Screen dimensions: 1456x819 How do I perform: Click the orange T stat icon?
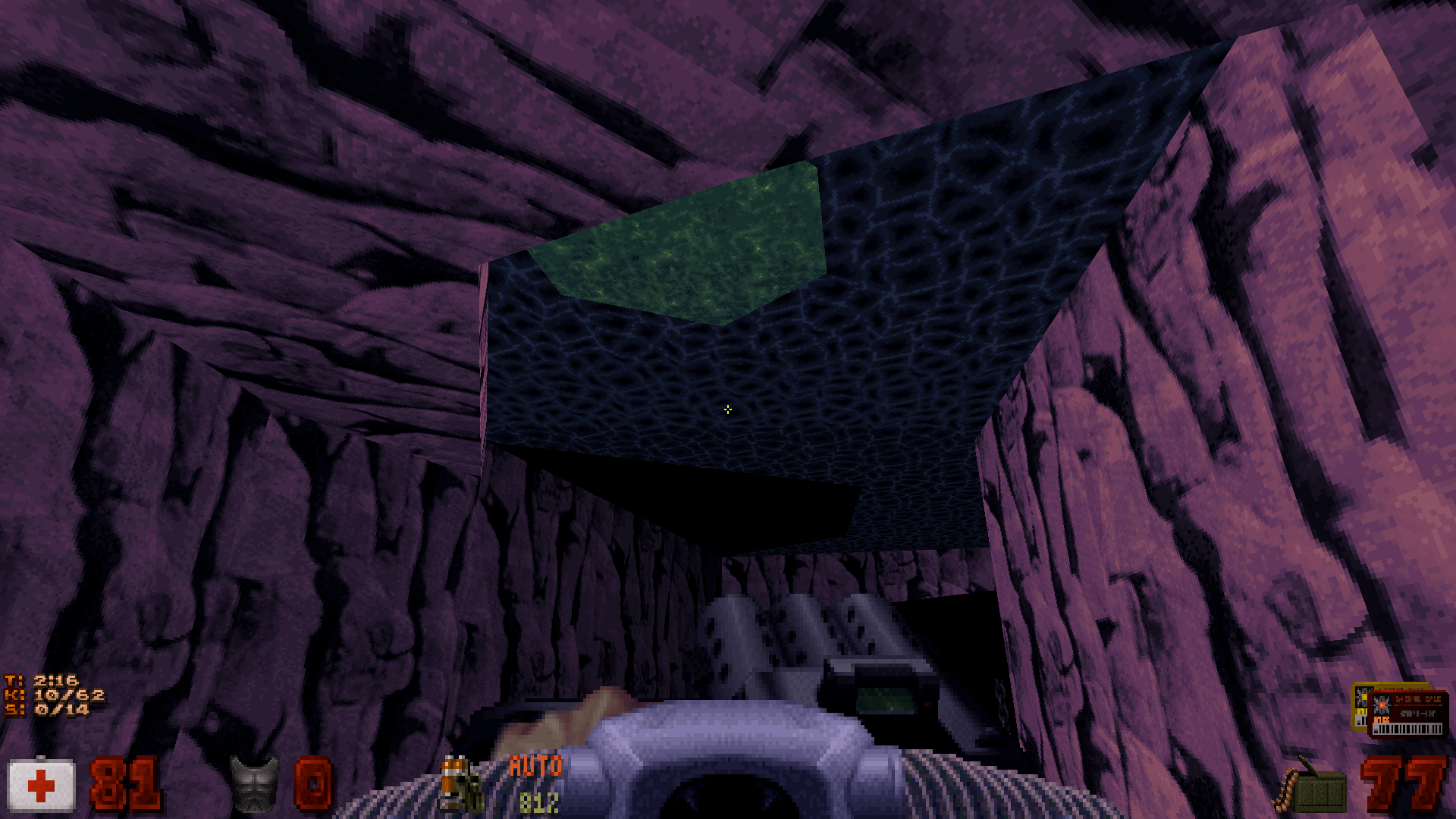tap(14, 682)
